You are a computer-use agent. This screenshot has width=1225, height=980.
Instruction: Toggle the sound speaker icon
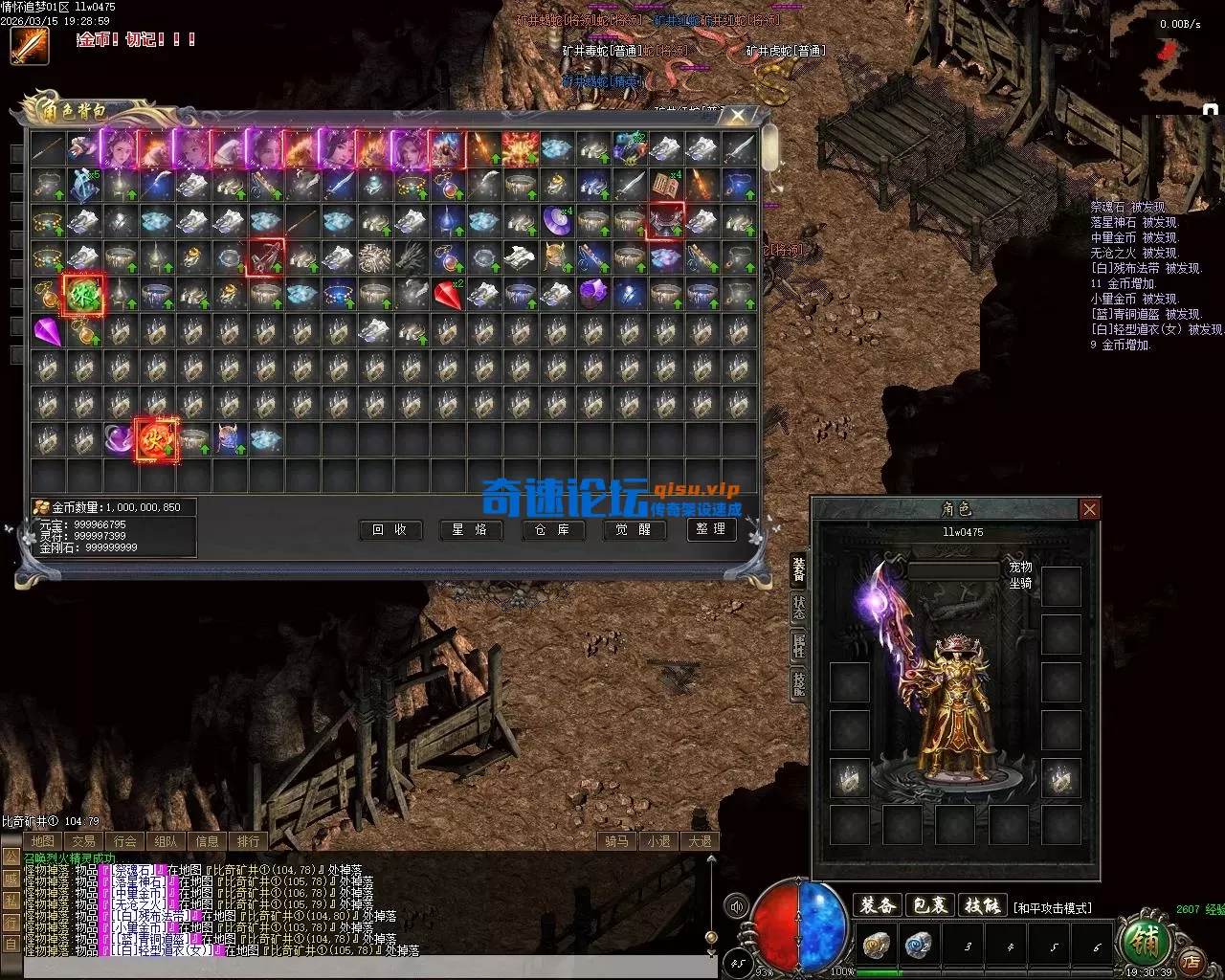click(x=736, y=906)
